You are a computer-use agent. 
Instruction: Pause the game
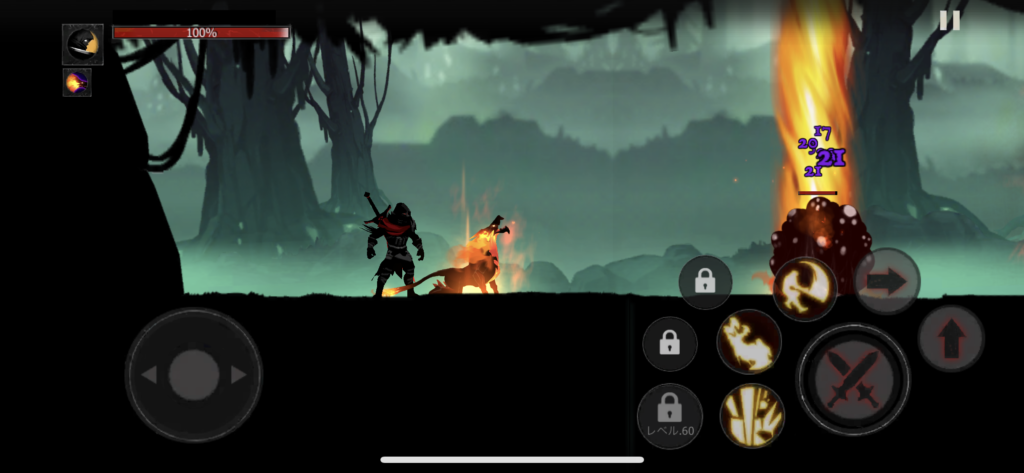(950, 20)
